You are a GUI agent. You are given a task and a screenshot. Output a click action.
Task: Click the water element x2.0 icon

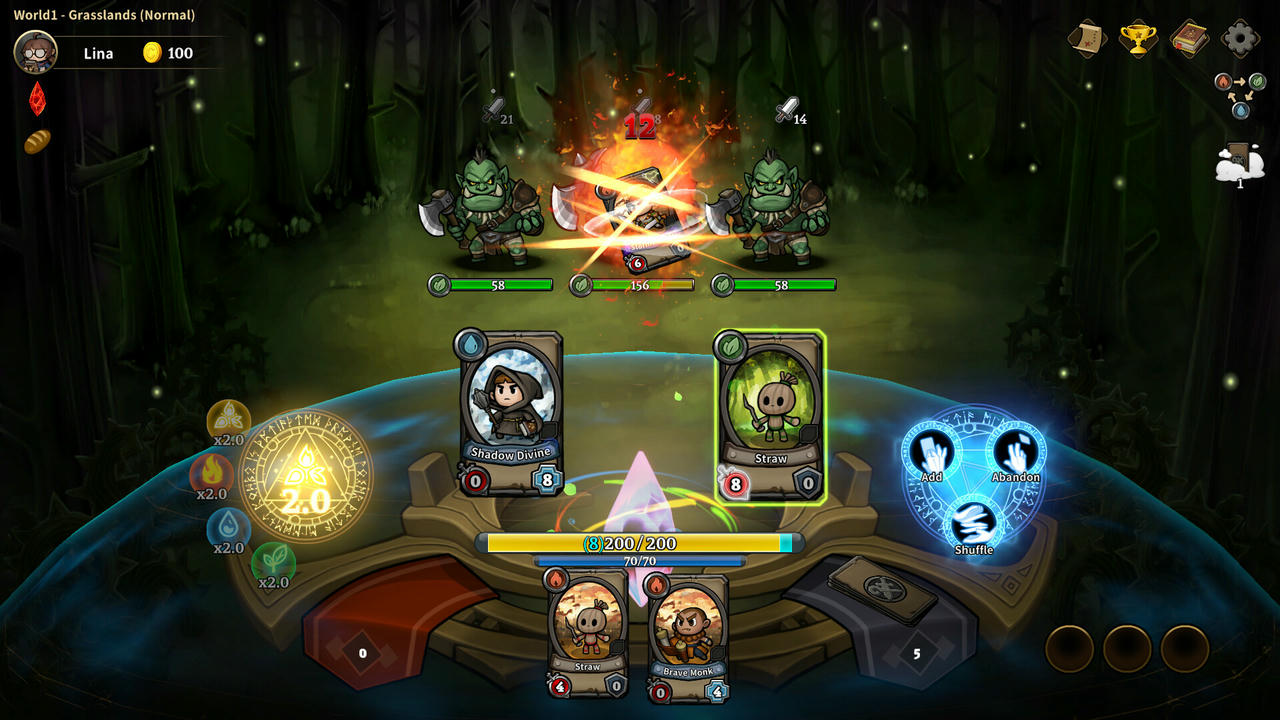pyautogui.click(x=228, y=528)
